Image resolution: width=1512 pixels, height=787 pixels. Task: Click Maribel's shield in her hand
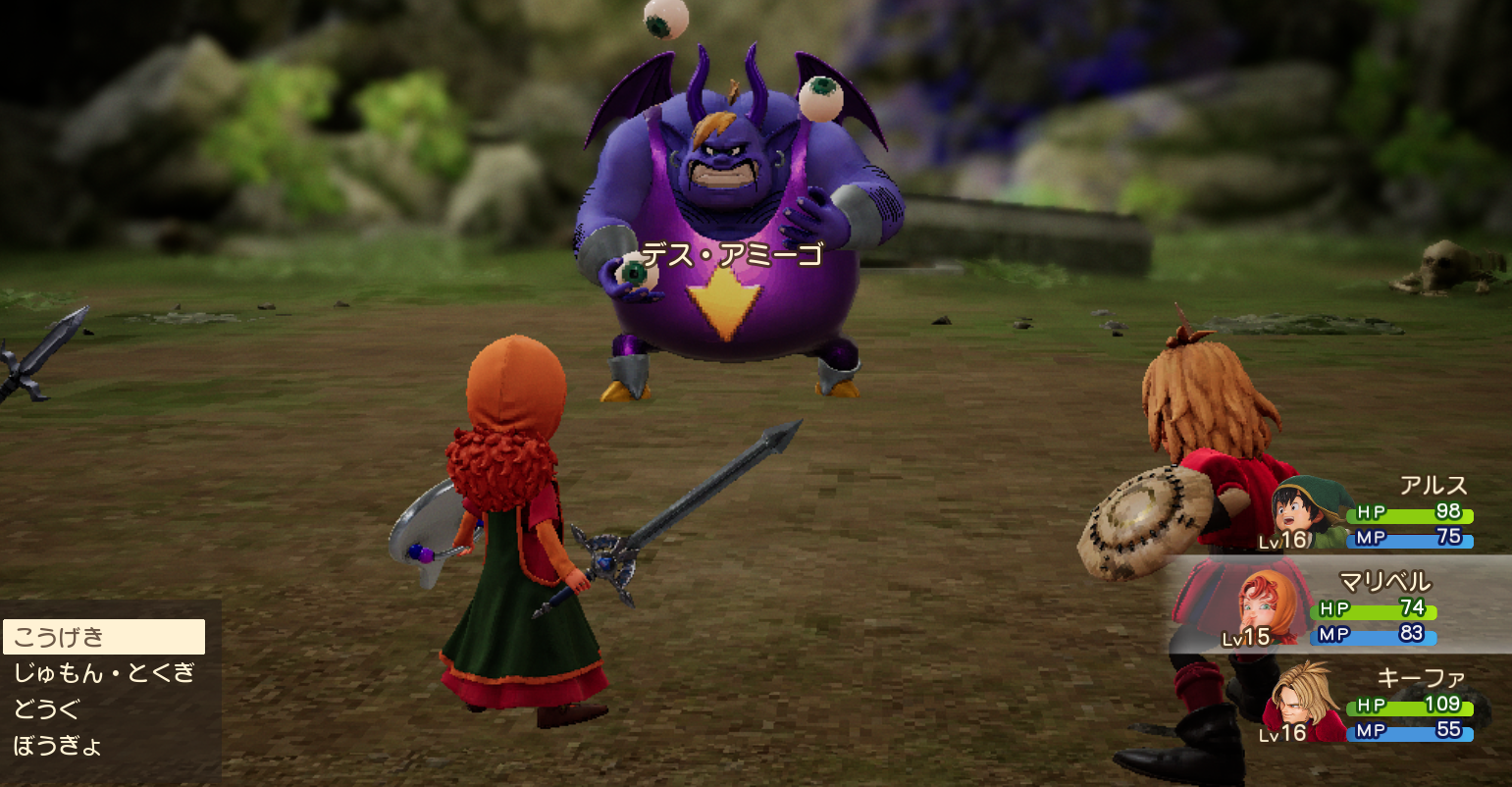432,533
